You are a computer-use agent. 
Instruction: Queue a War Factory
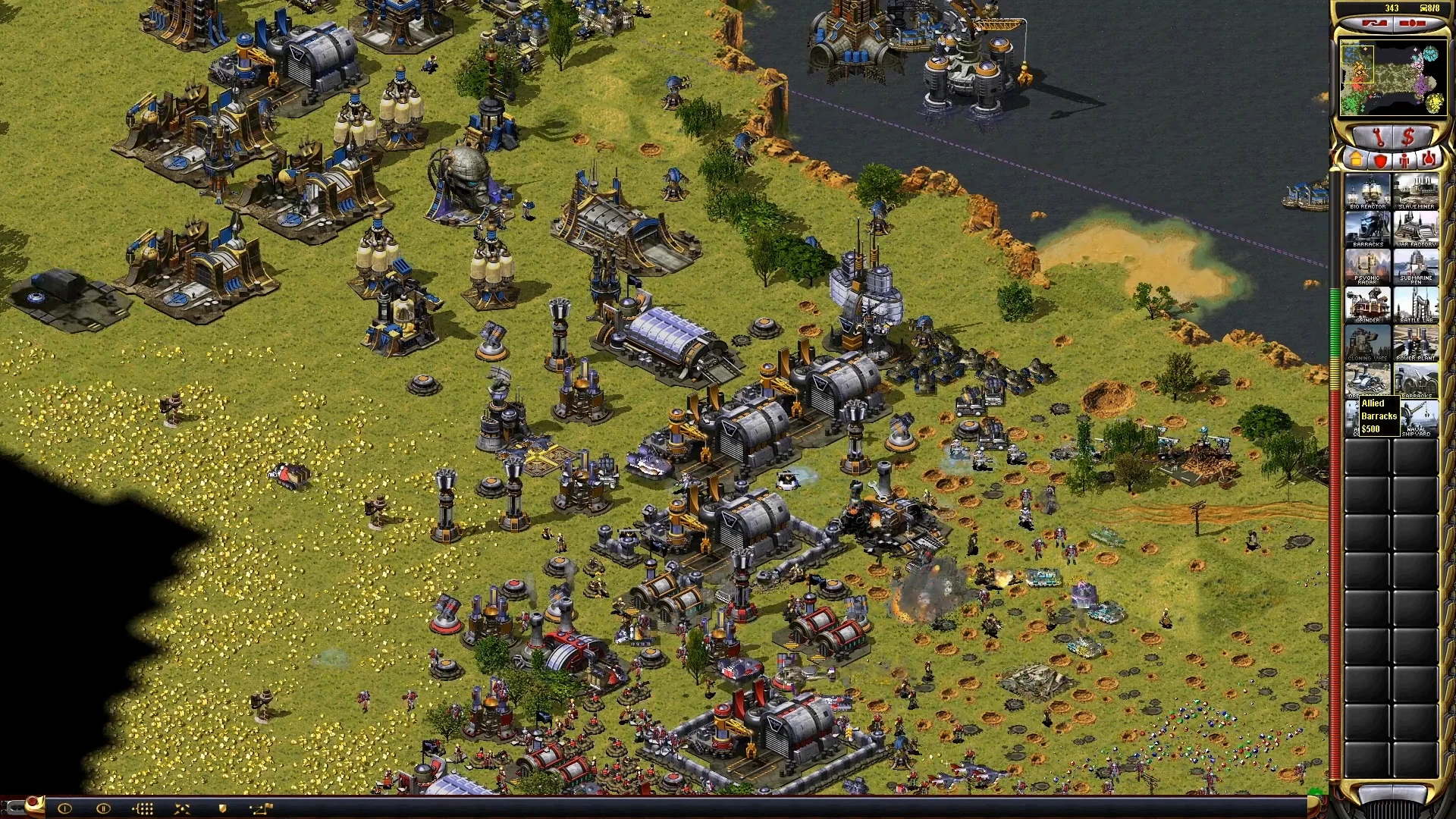[x=1416, y=230]
